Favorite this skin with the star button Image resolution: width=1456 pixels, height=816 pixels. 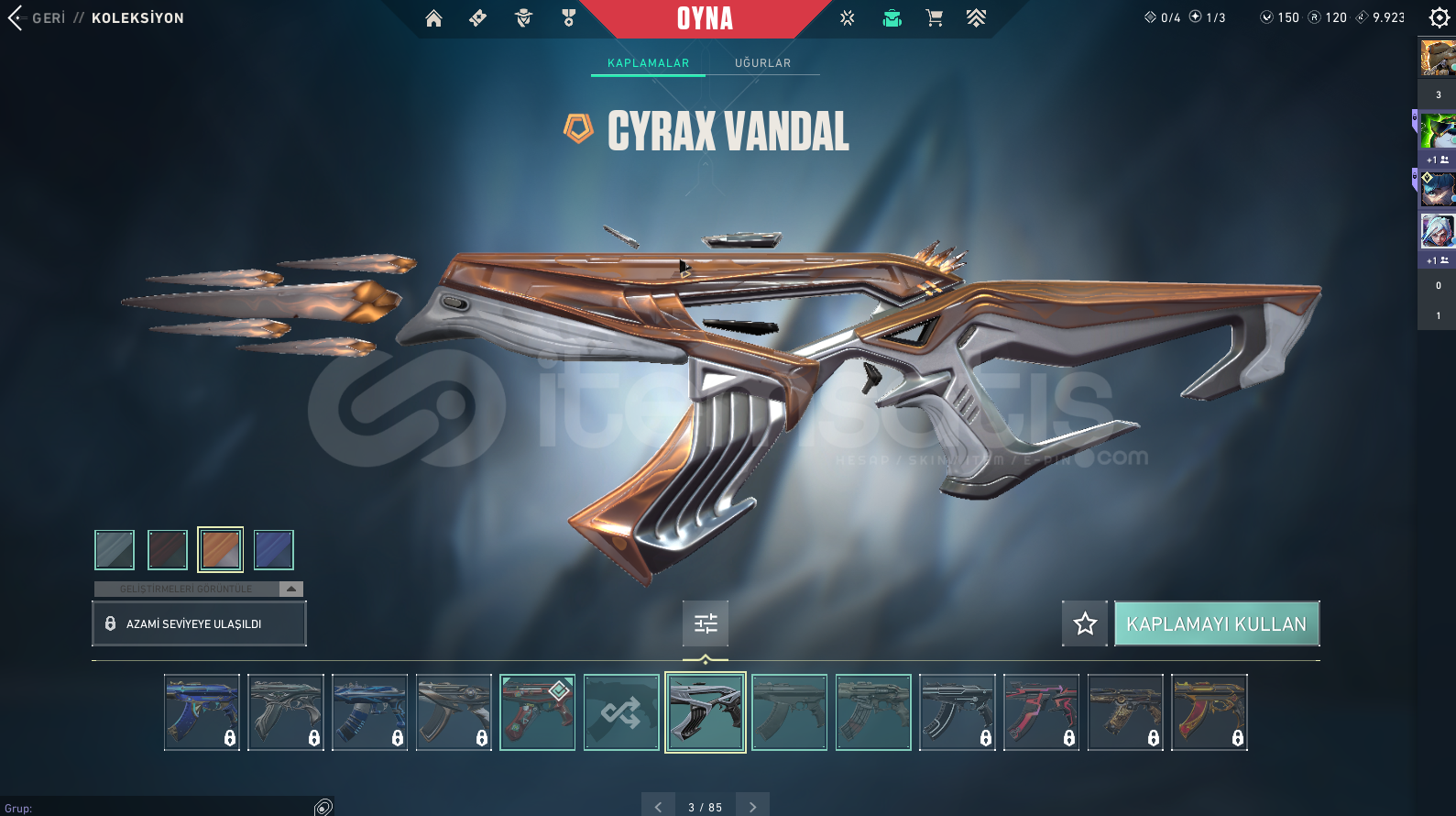[x=1085, y=623]
